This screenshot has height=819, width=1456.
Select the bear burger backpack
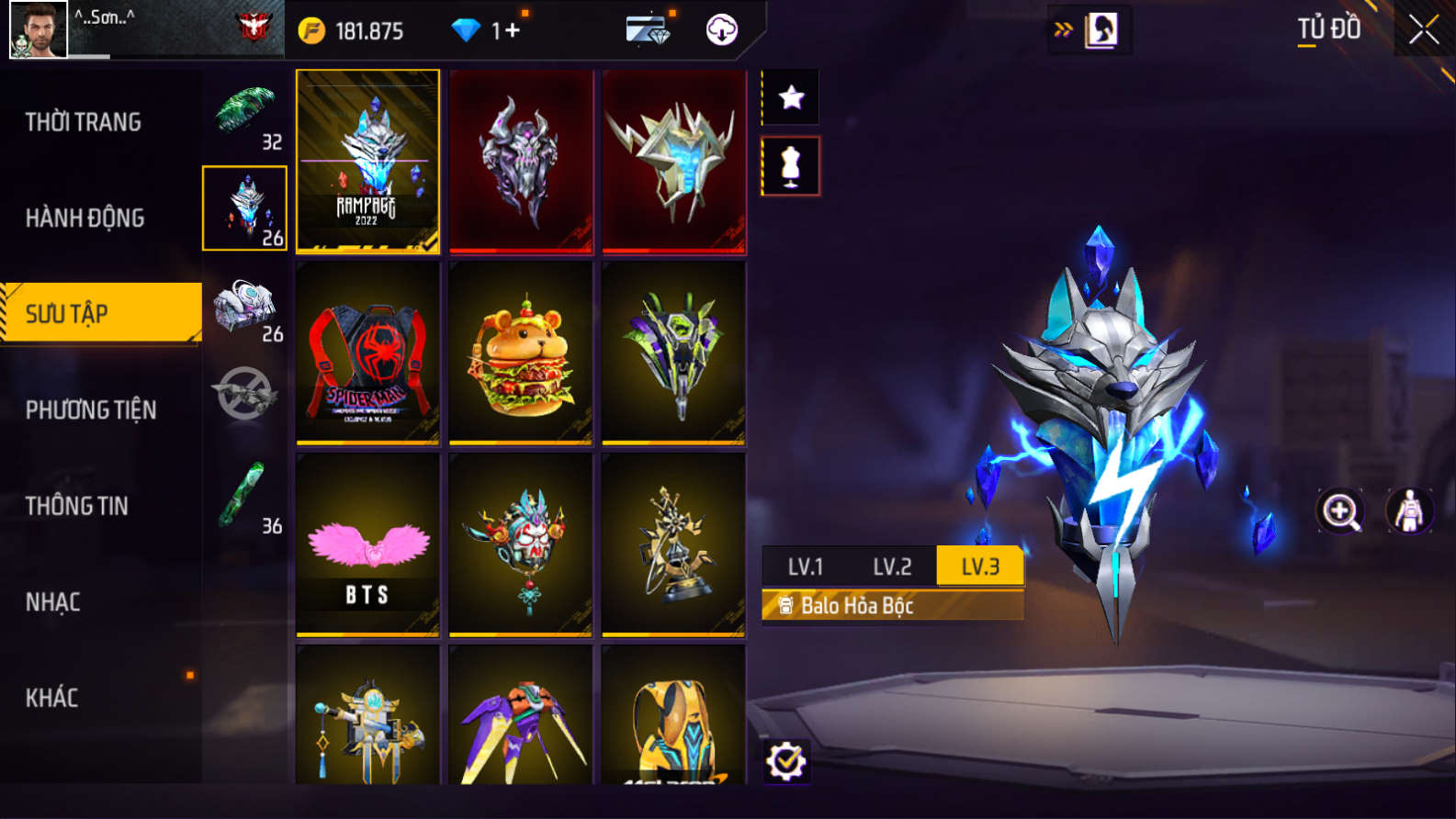(521, 353)
